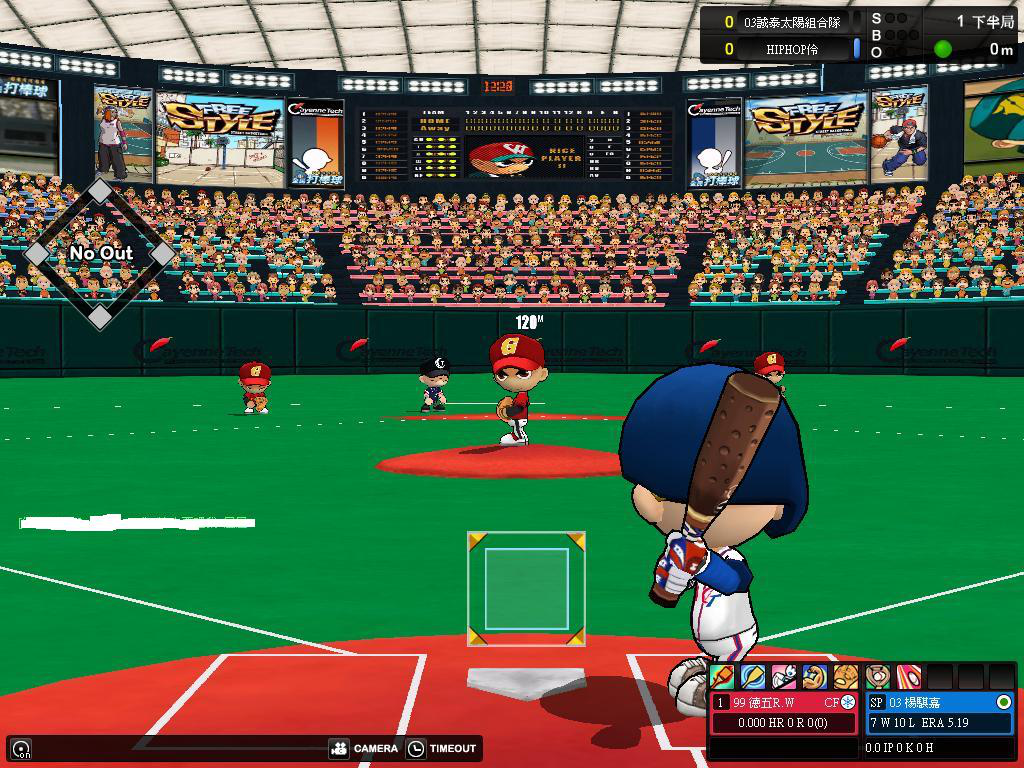Select the catcher mitt with ball skill
The image size is (1024, 768).
pos(877,677)
